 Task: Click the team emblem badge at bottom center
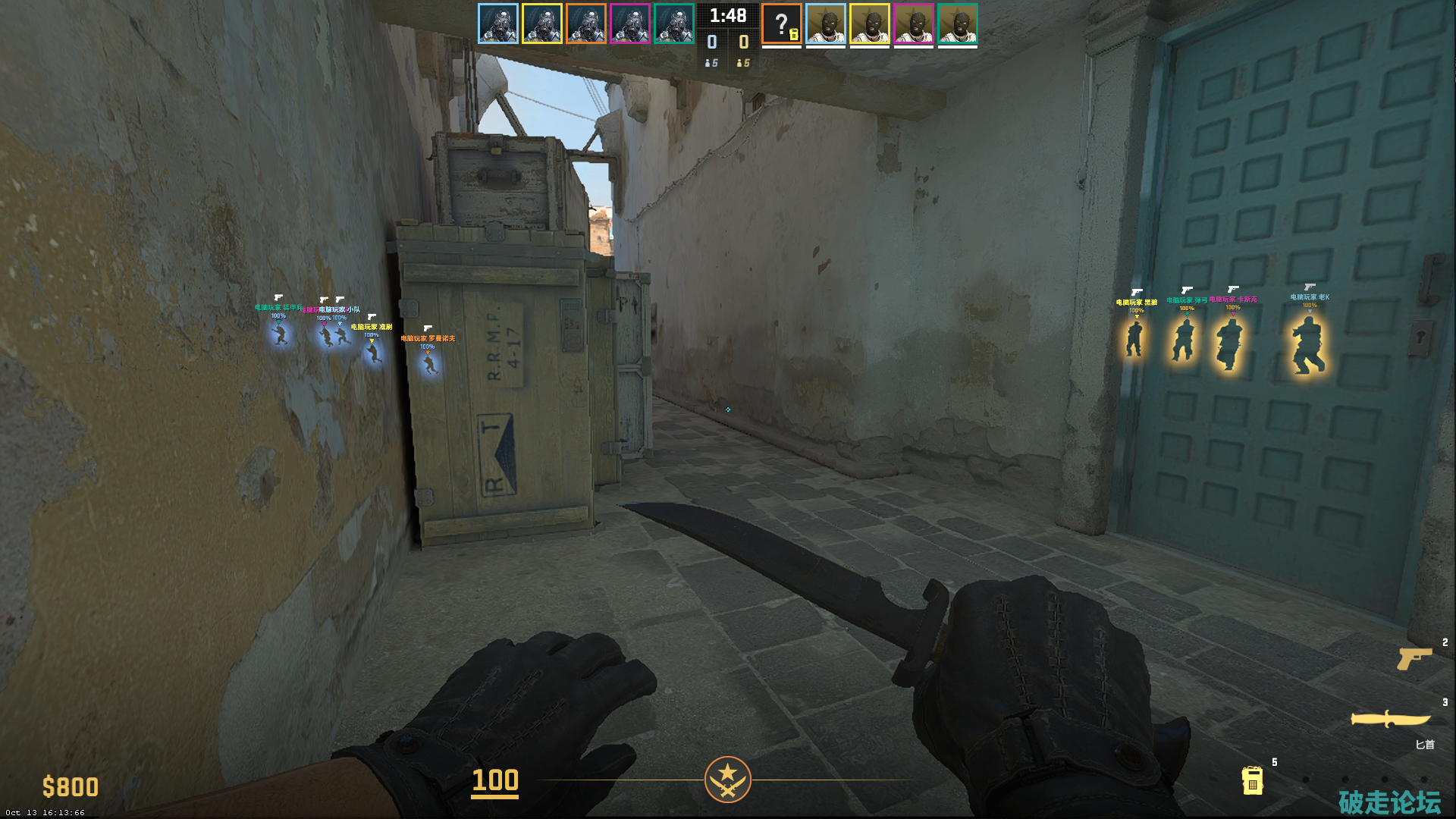click(727, 780)
